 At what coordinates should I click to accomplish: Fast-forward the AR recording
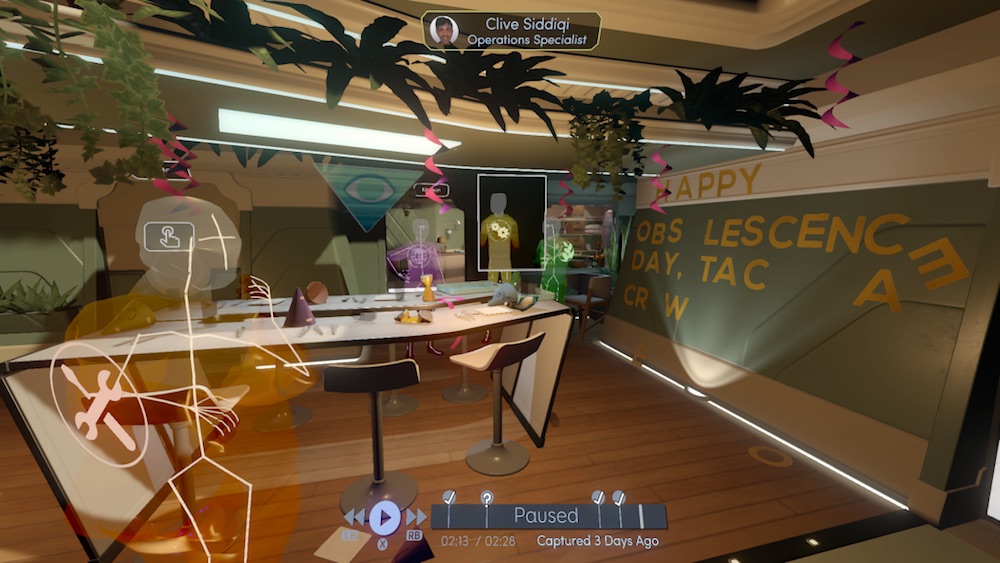coord(415,517)
